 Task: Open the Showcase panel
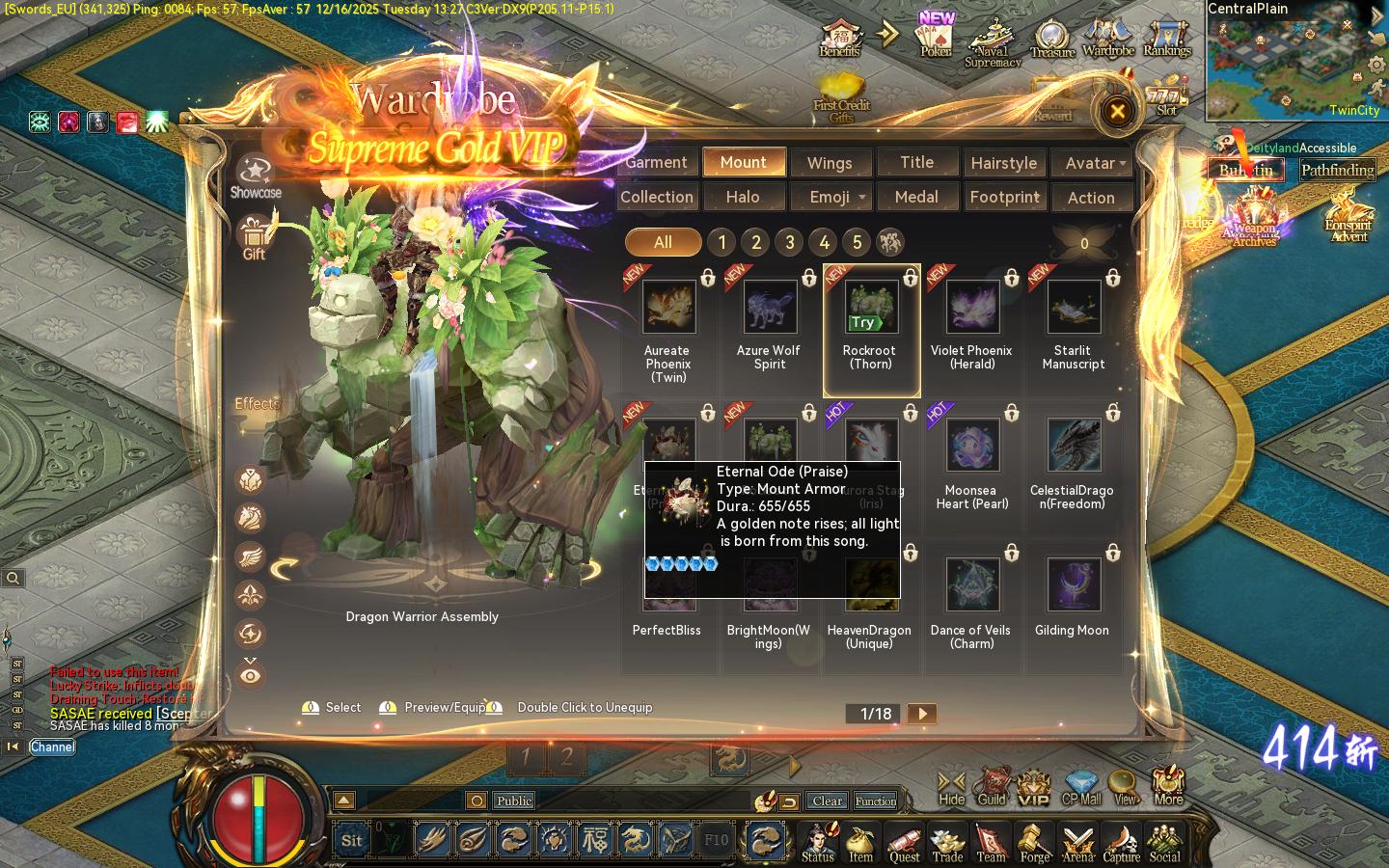pos(256,176)
